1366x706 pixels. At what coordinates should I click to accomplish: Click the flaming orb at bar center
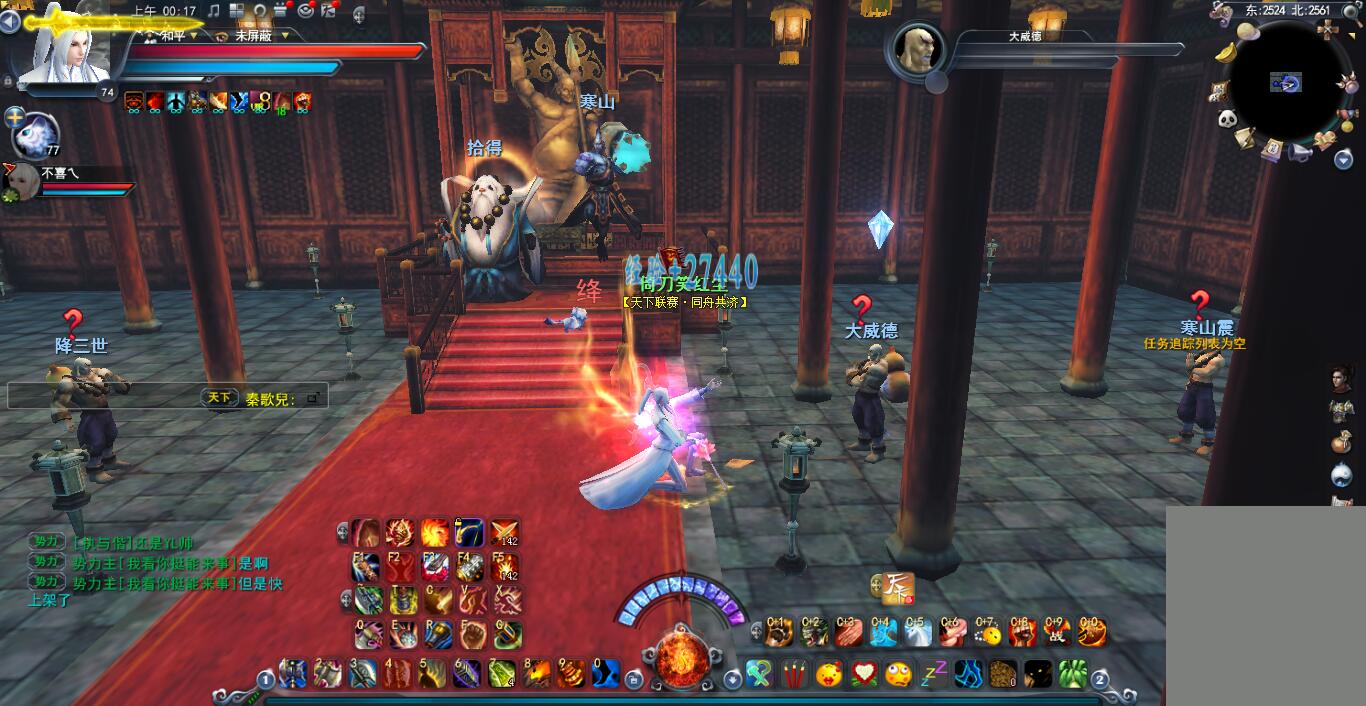(x=683, y=657)
